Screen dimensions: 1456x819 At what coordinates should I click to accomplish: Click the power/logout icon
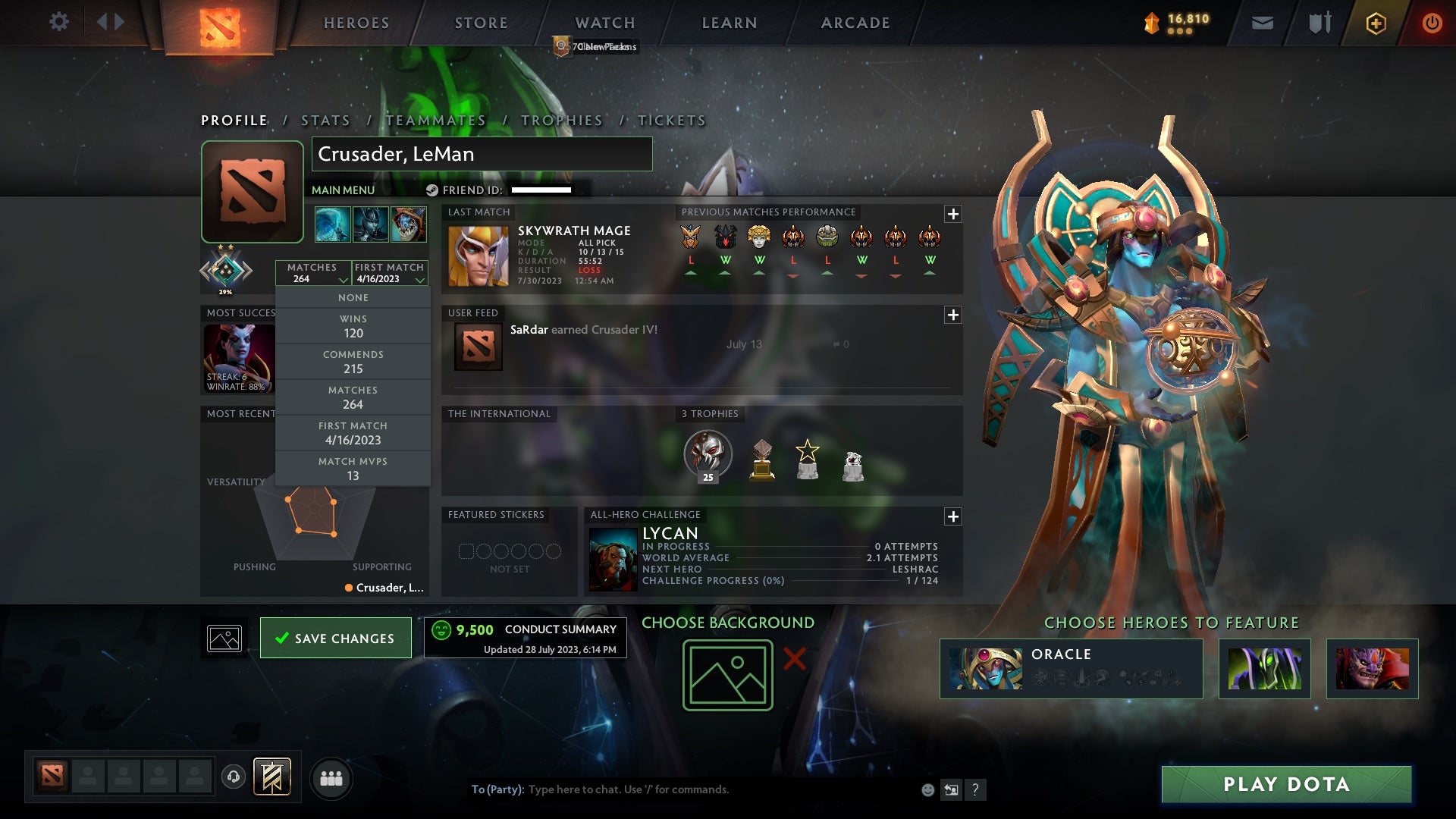coord(1432,23)
